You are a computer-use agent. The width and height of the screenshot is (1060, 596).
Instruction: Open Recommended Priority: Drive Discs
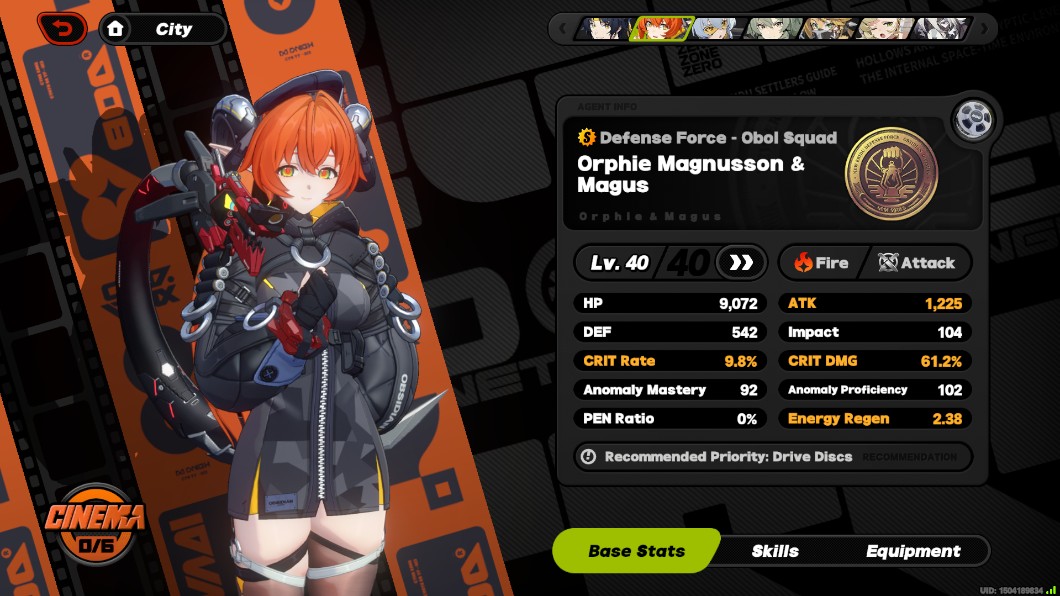point(728,456)
